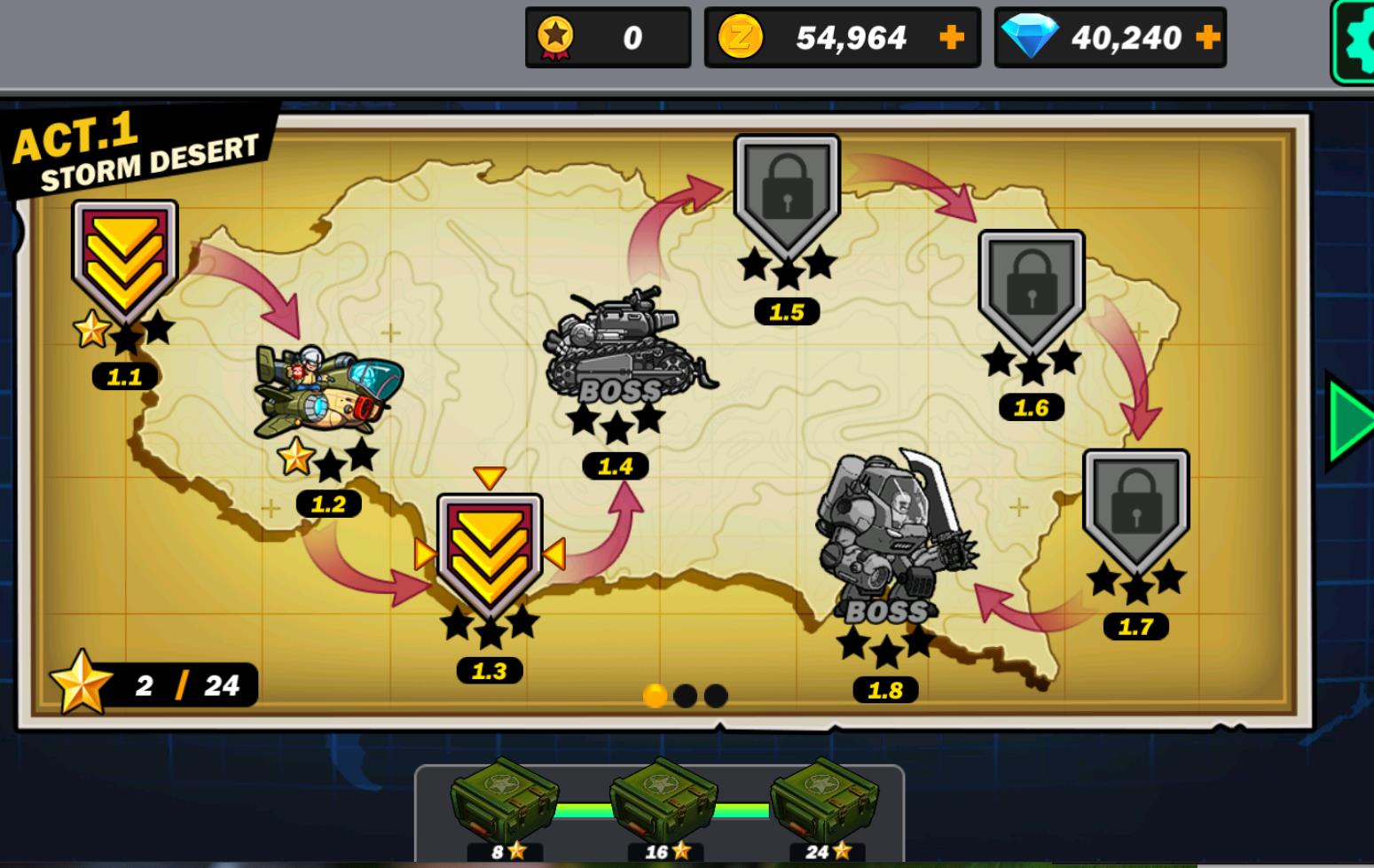
Task: Switch to the second map page dot
Action: pos(685,696)
